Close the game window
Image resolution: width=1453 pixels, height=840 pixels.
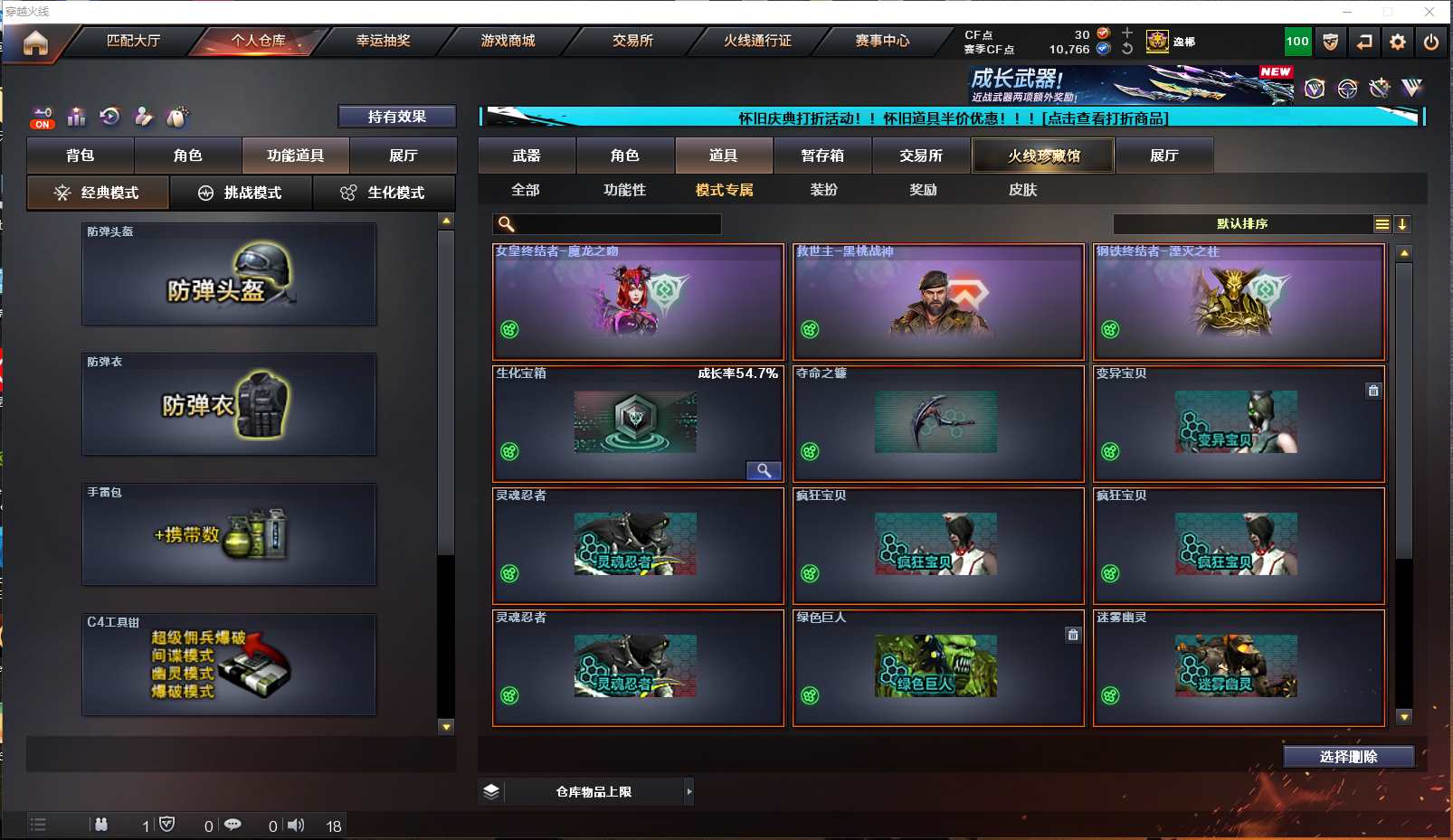coord(1429,12)
